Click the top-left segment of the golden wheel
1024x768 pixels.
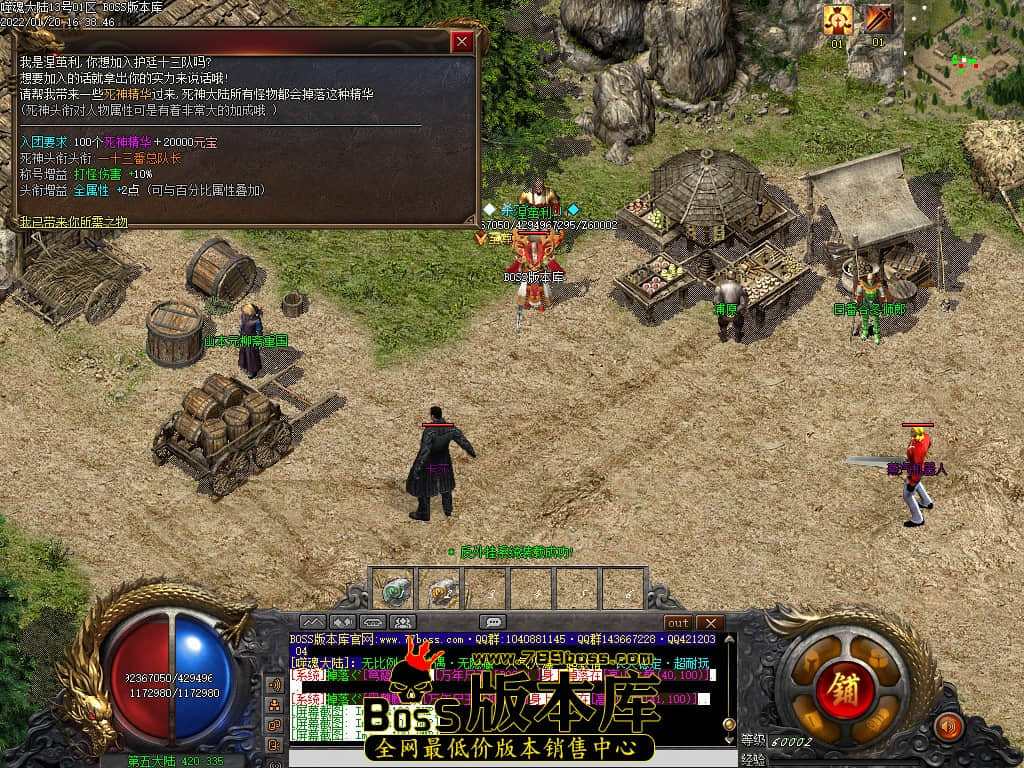pyautogui.click(x=811, y=662)
